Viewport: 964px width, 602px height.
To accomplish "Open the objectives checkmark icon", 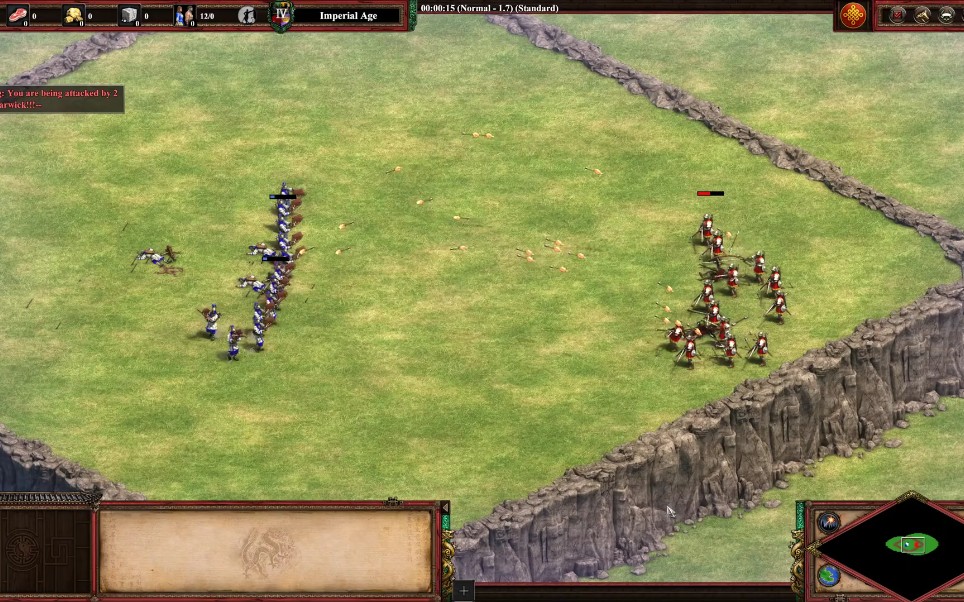I will (x=897, y=15).
